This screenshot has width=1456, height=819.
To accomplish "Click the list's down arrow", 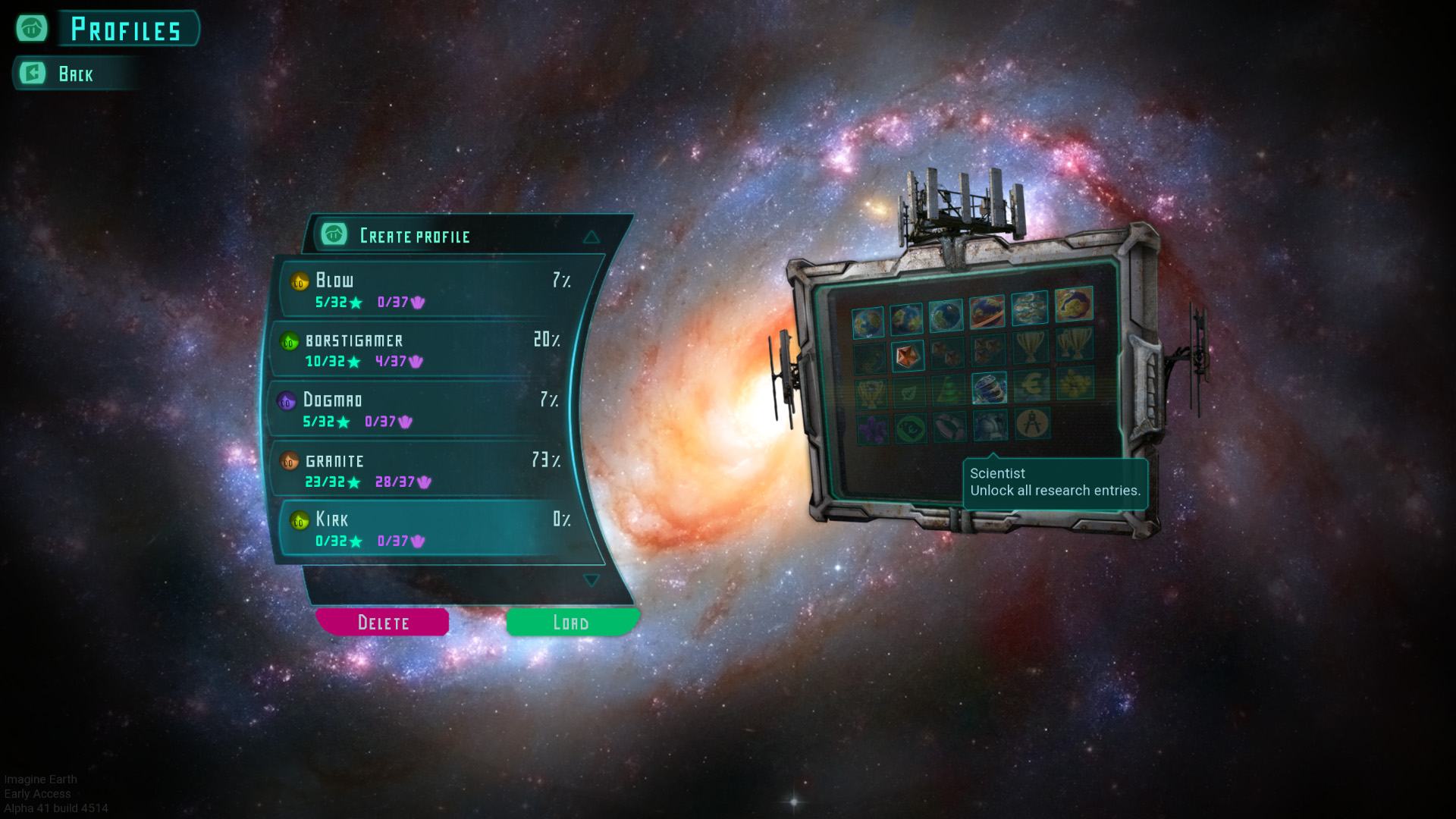I will [x=591, y=580].
